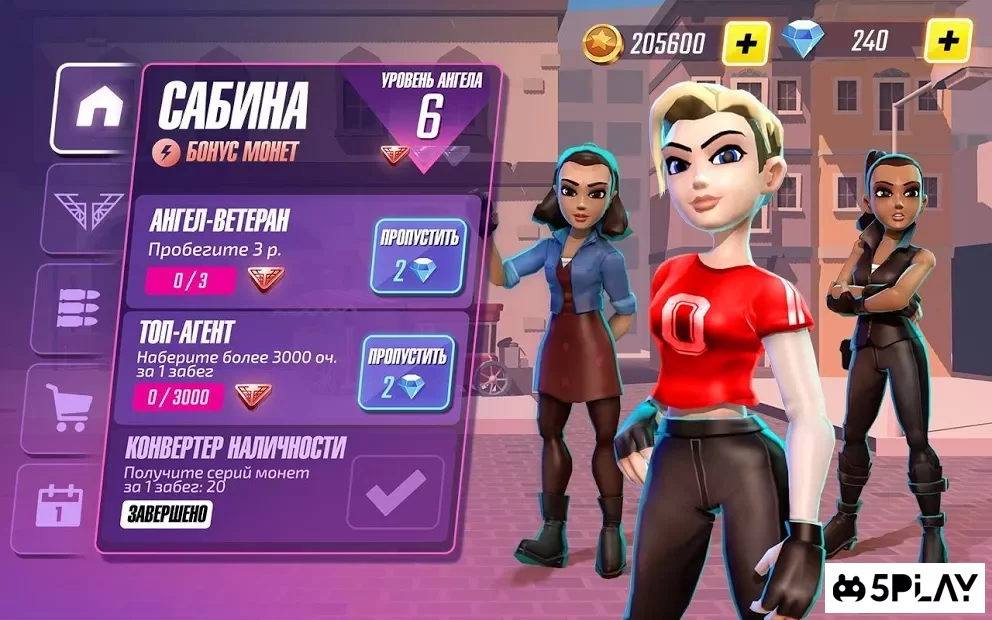Switch to the home tab

tap(97, 109)
